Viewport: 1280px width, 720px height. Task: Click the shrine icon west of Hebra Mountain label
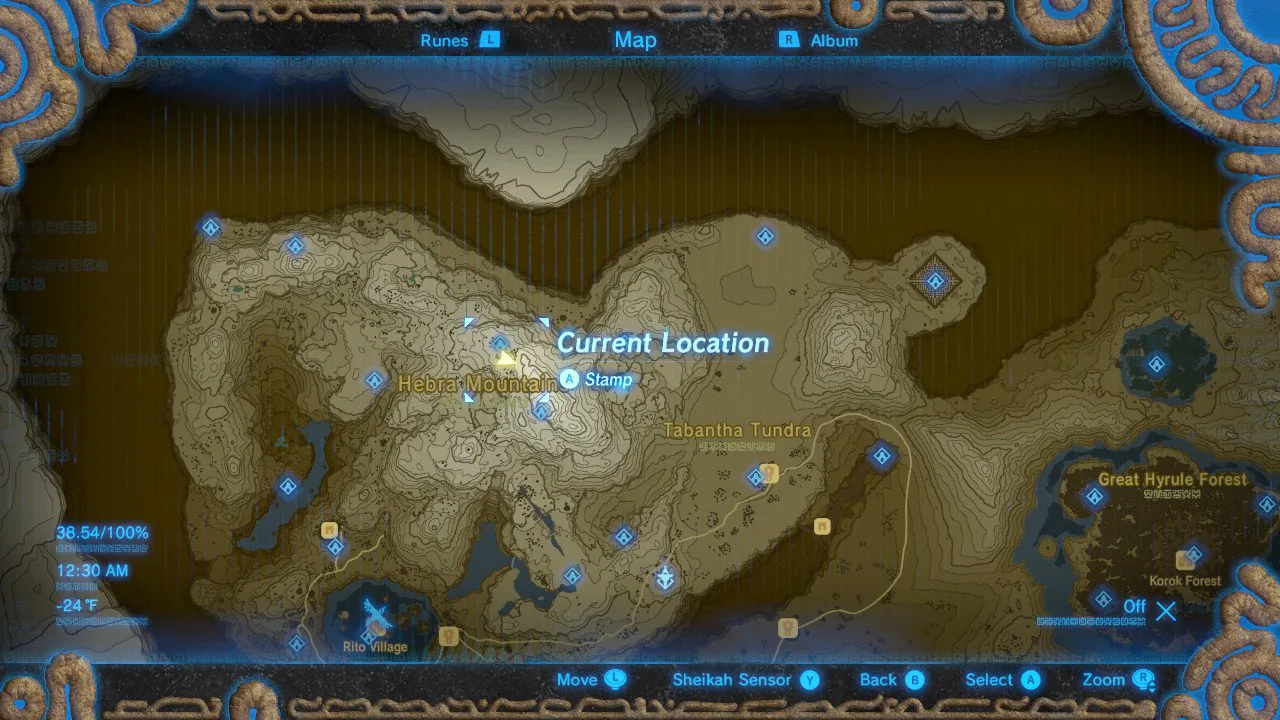[373, 380]
